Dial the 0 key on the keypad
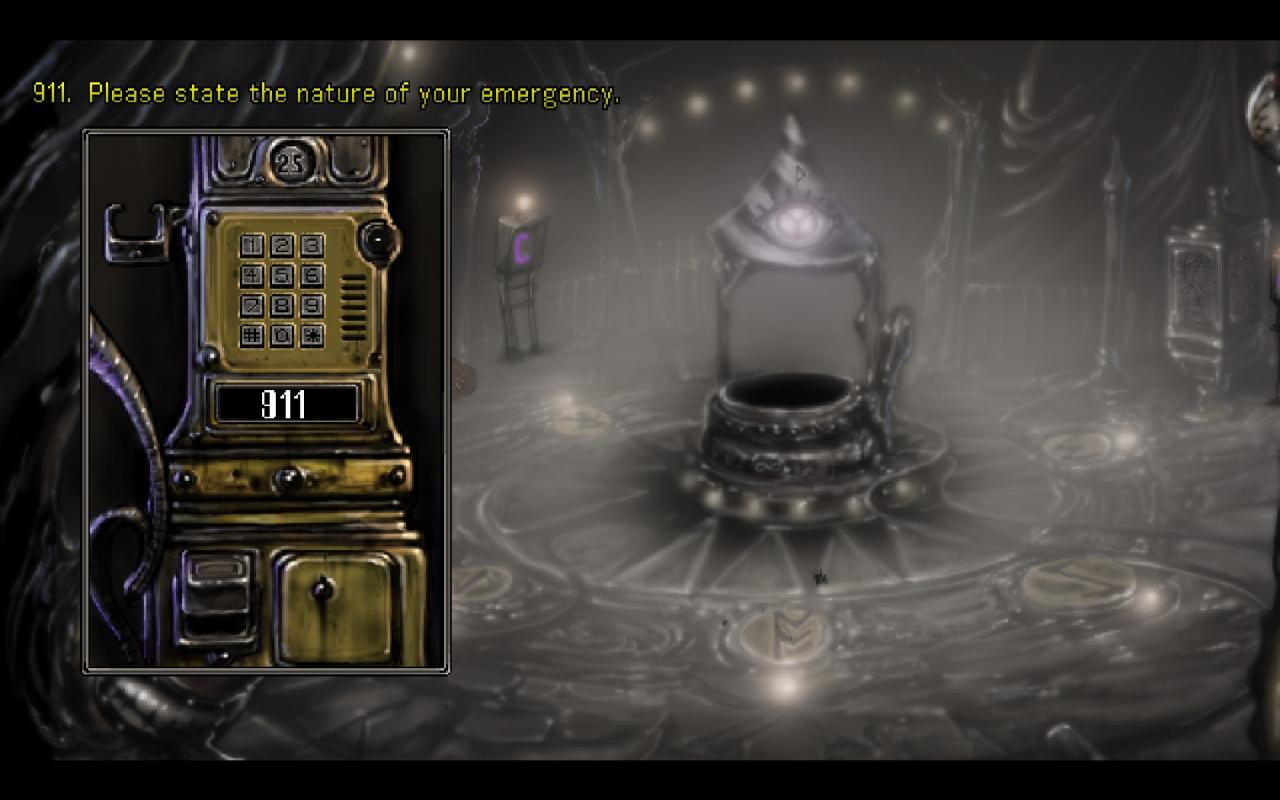The width and height of the screenshot is (1280, 800). (282, 335)
